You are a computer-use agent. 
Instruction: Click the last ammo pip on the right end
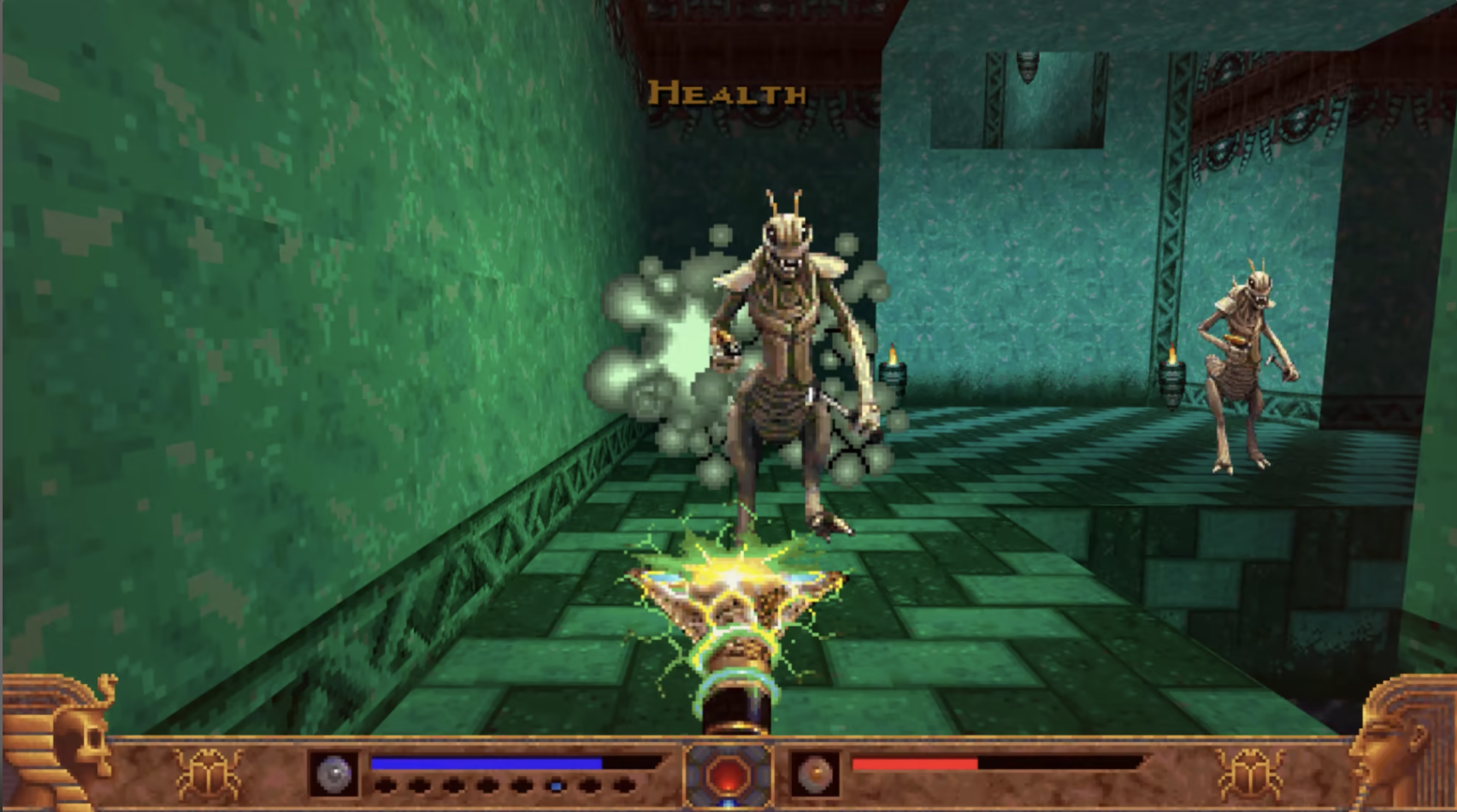tap(624, 786)
